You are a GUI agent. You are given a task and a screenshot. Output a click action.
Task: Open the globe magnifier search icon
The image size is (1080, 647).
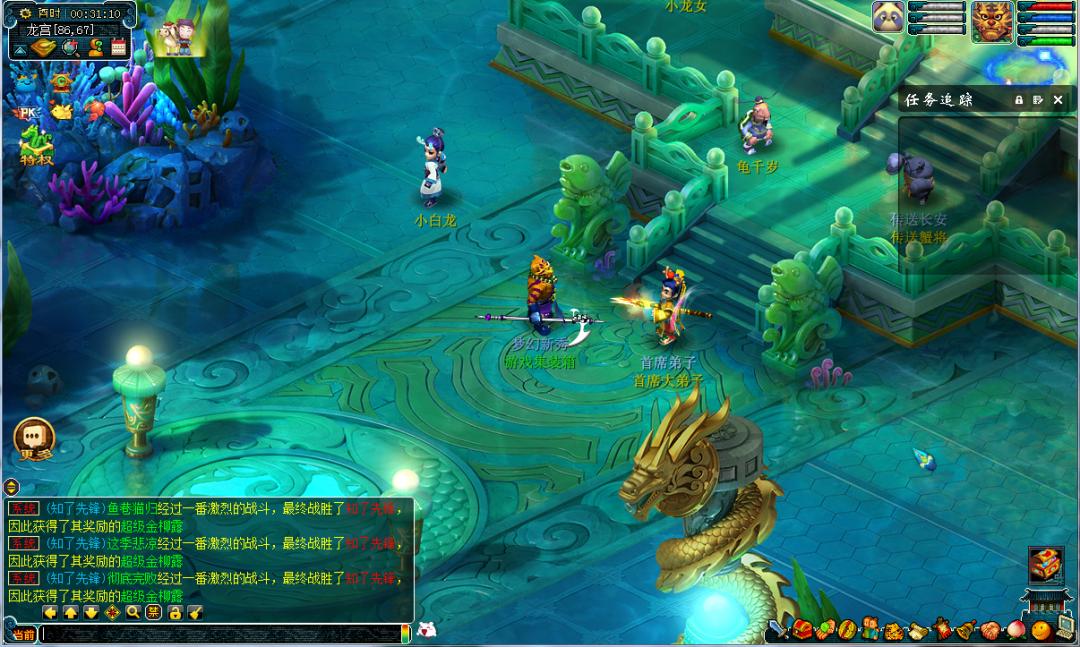click(70, 47)
